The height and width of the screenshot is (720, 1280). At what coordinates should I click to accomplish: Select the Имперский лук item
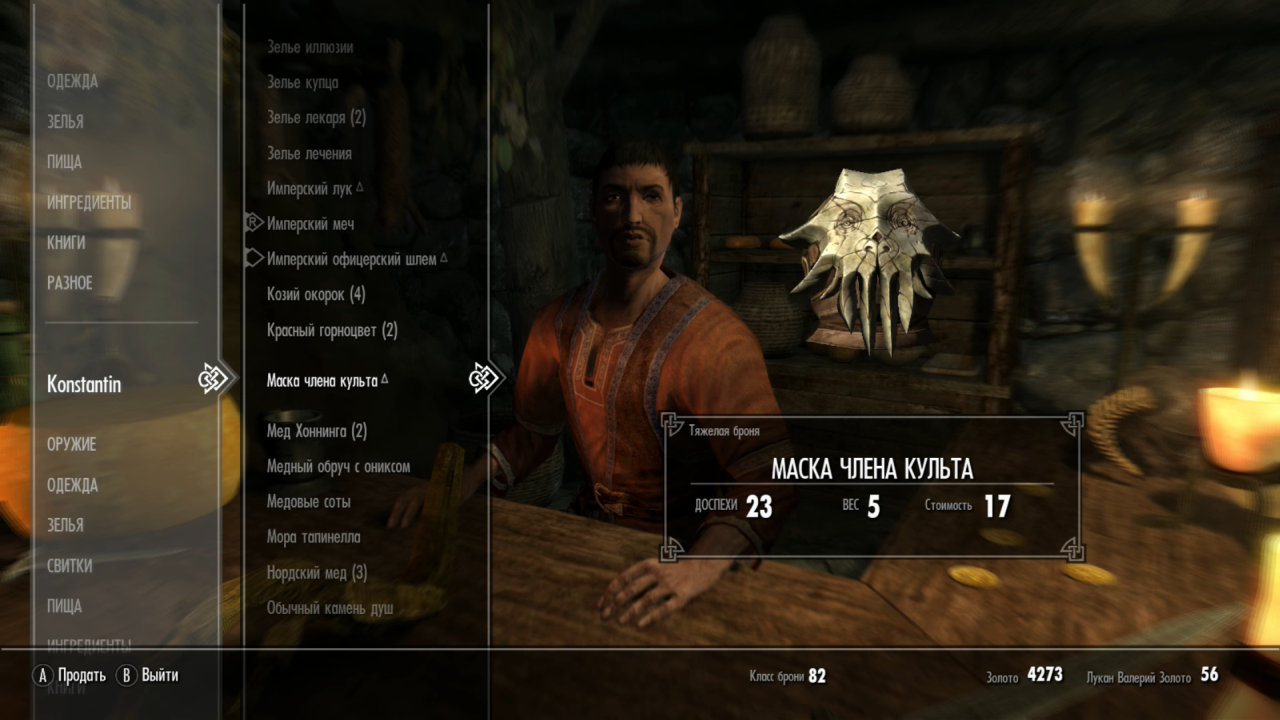pos(310,189)
